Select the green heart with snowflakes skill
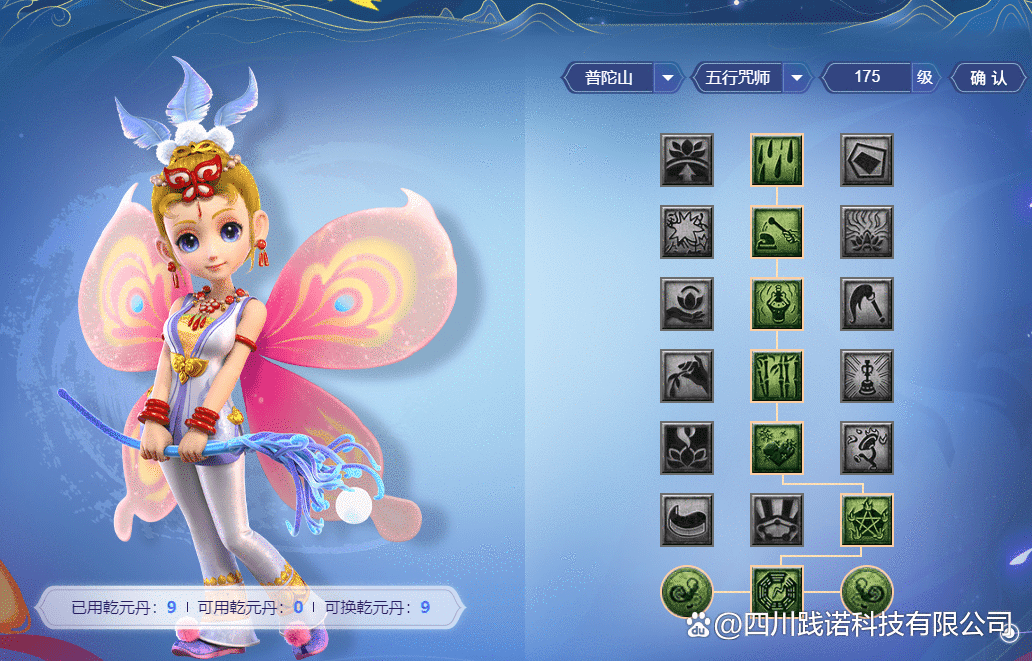The width and height of the screenshot is (1032, 661). tap(777, 448)
